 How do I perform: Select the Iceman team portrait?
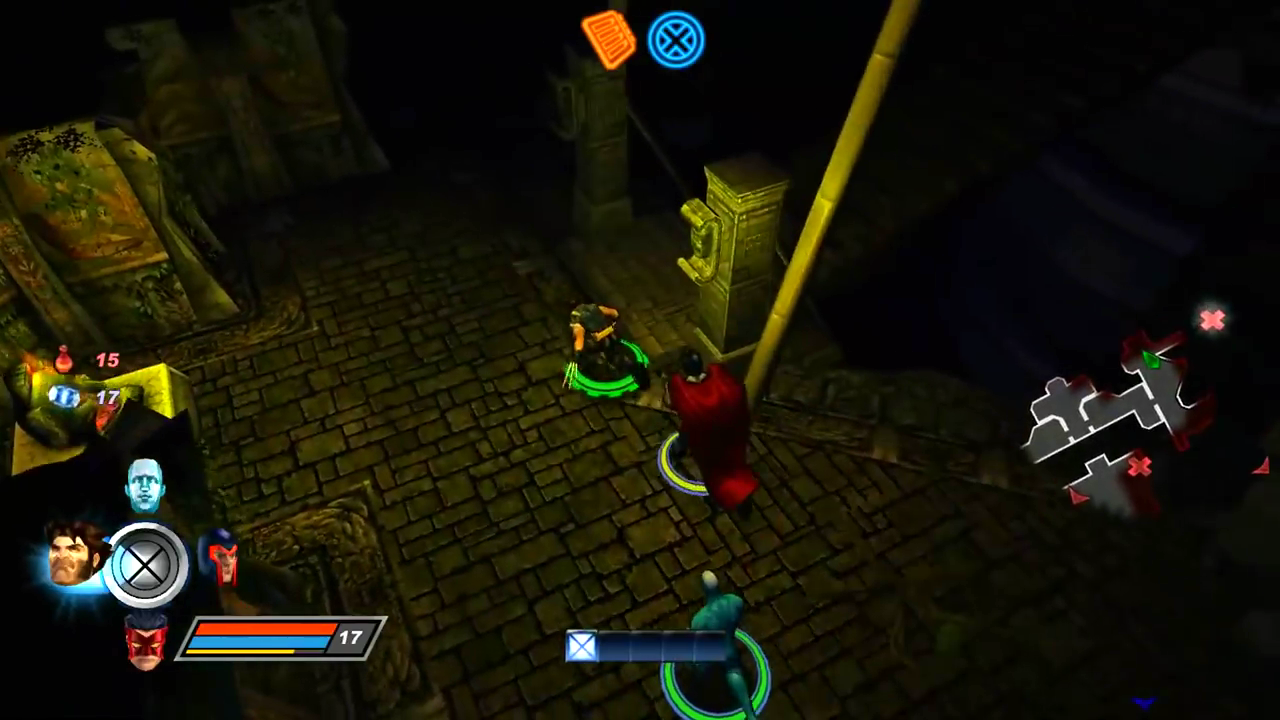tap(145, 486)
